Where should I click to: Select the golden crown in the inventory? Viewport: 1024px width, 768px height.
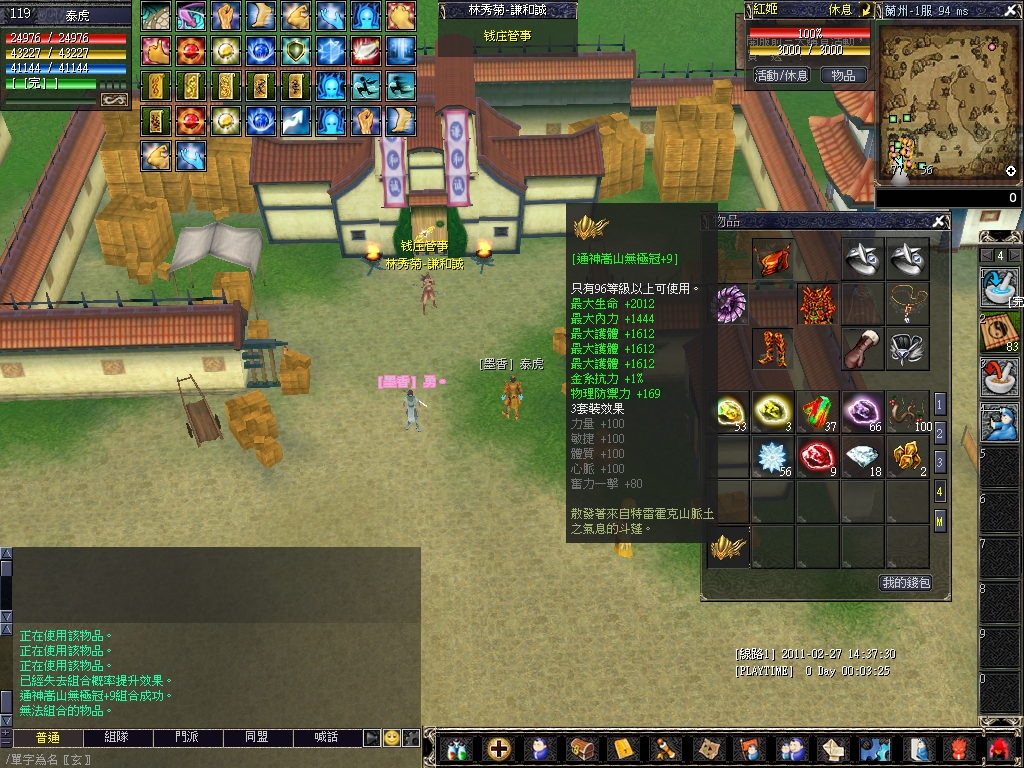coord(728,546)
